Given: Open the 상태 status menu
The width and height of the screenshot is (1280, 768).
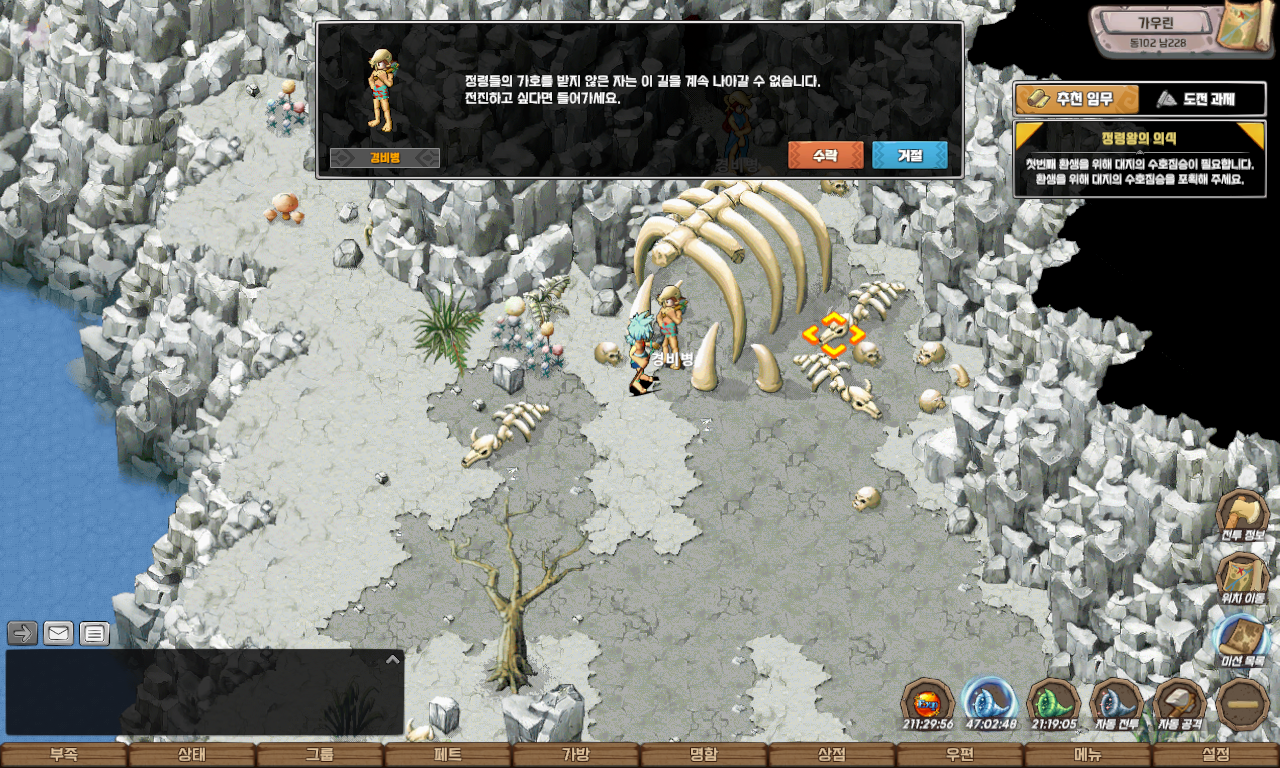Looking at the screenshot, I should coord(192,755).
